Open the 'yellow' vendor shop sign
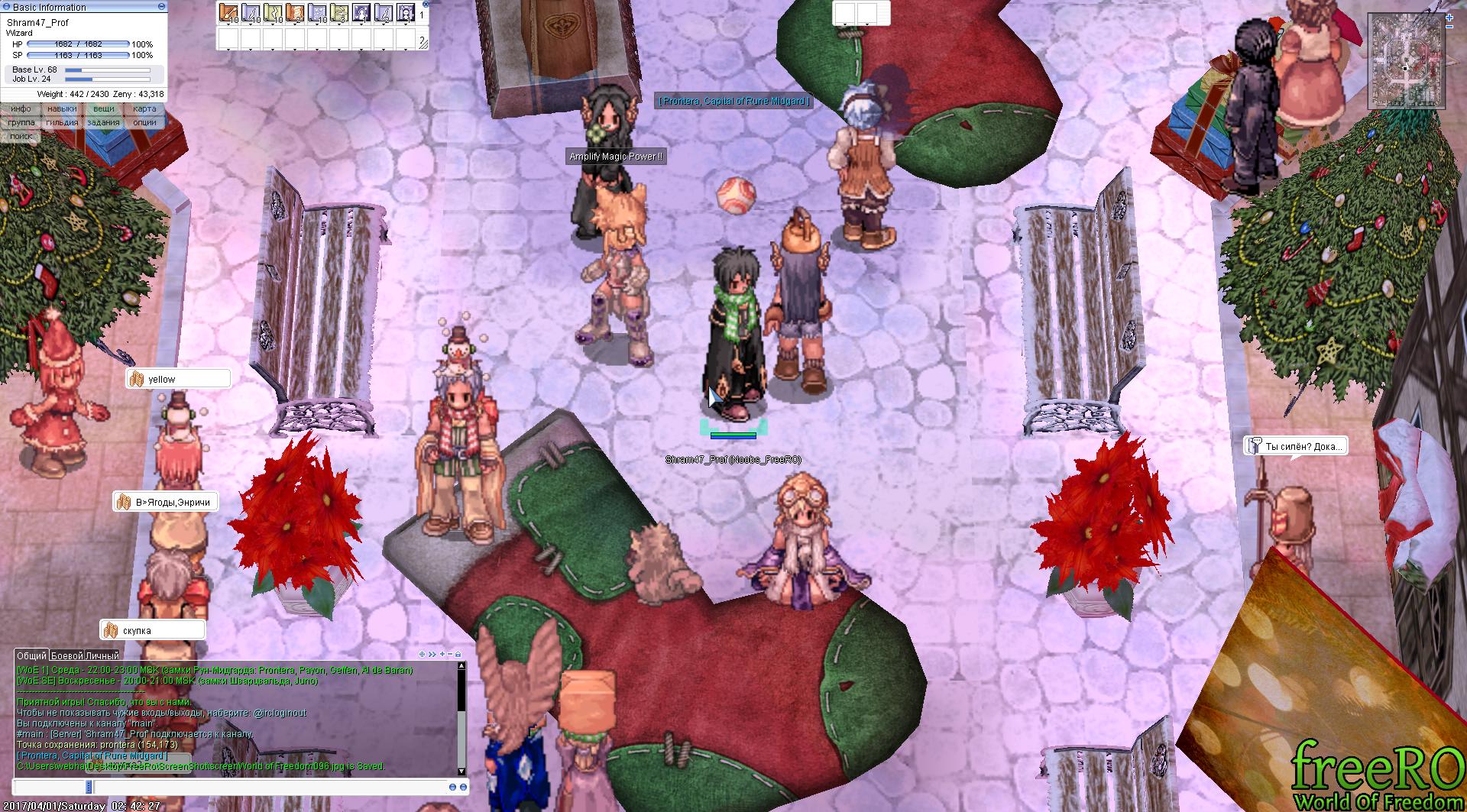1467x812 pixels. click(x=178, y=379)
